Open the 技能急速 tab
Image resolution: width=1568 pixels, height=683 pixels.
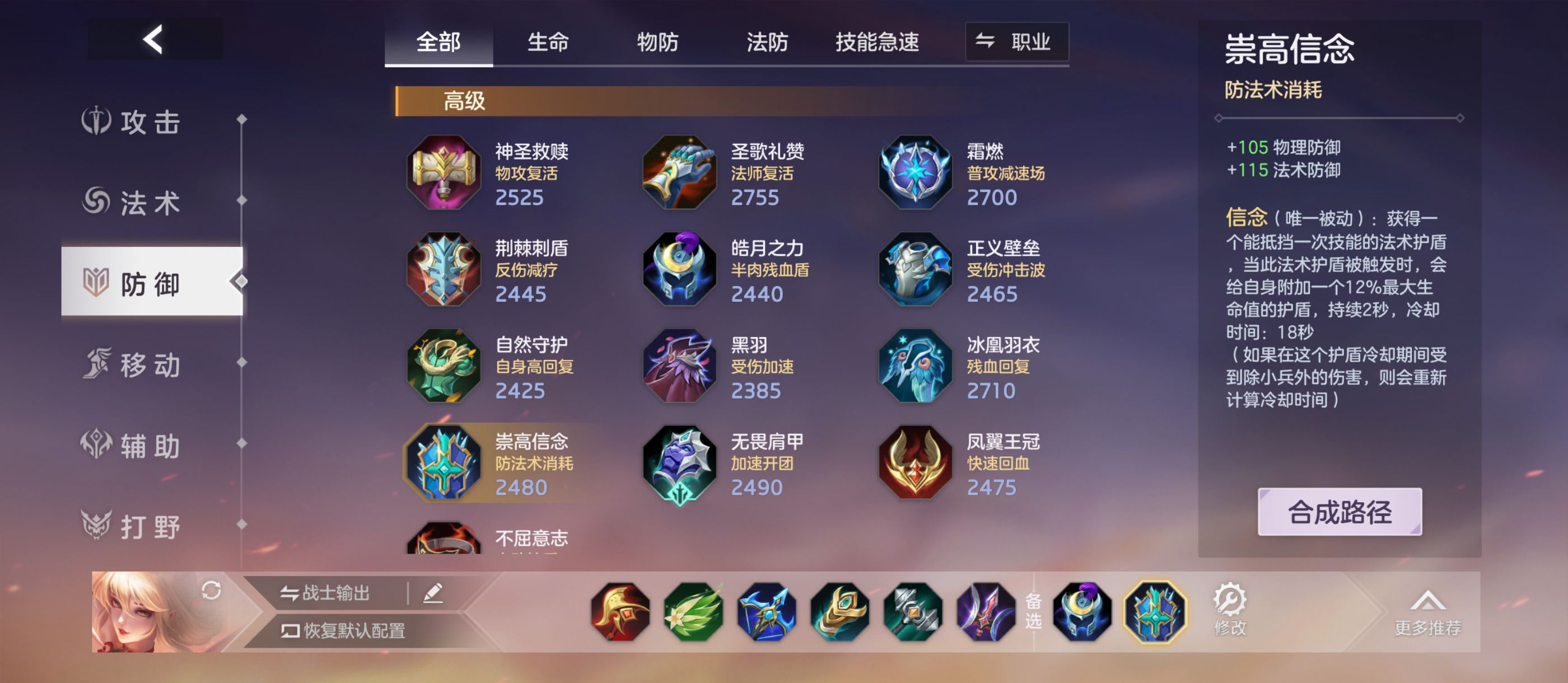pos(878,42)
